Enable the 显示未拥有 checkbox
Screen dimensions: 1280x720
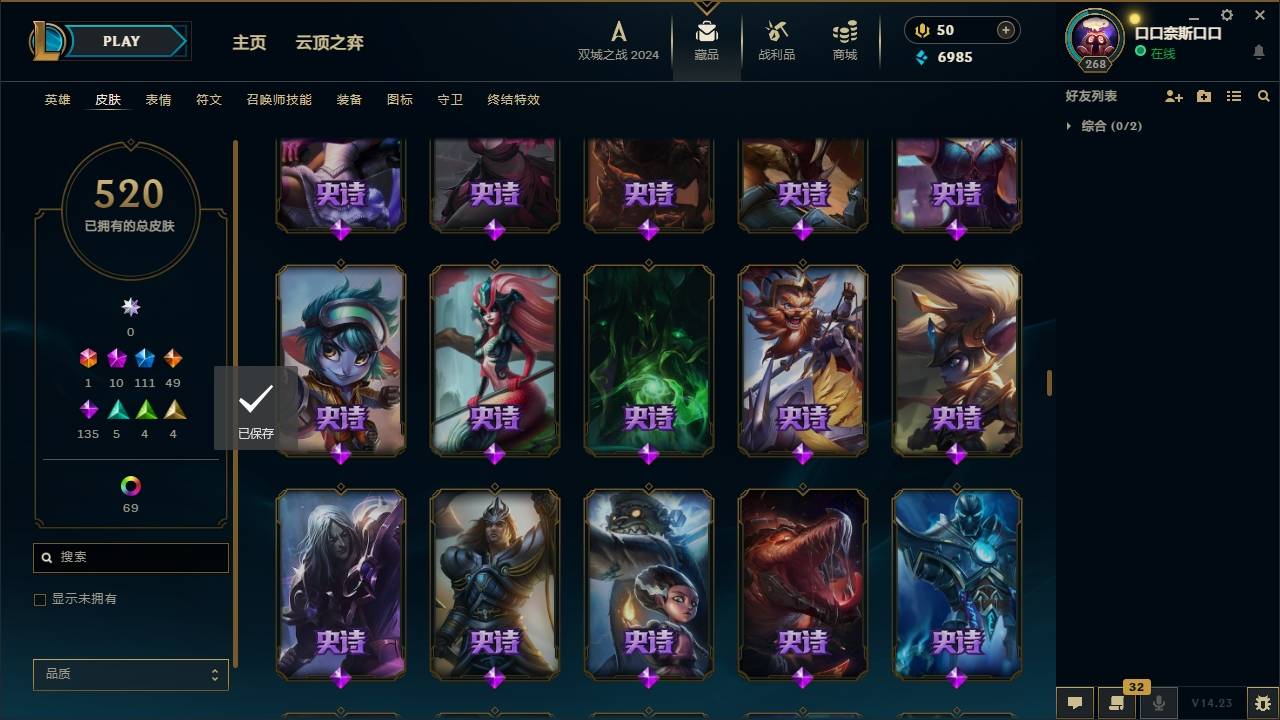39,599
